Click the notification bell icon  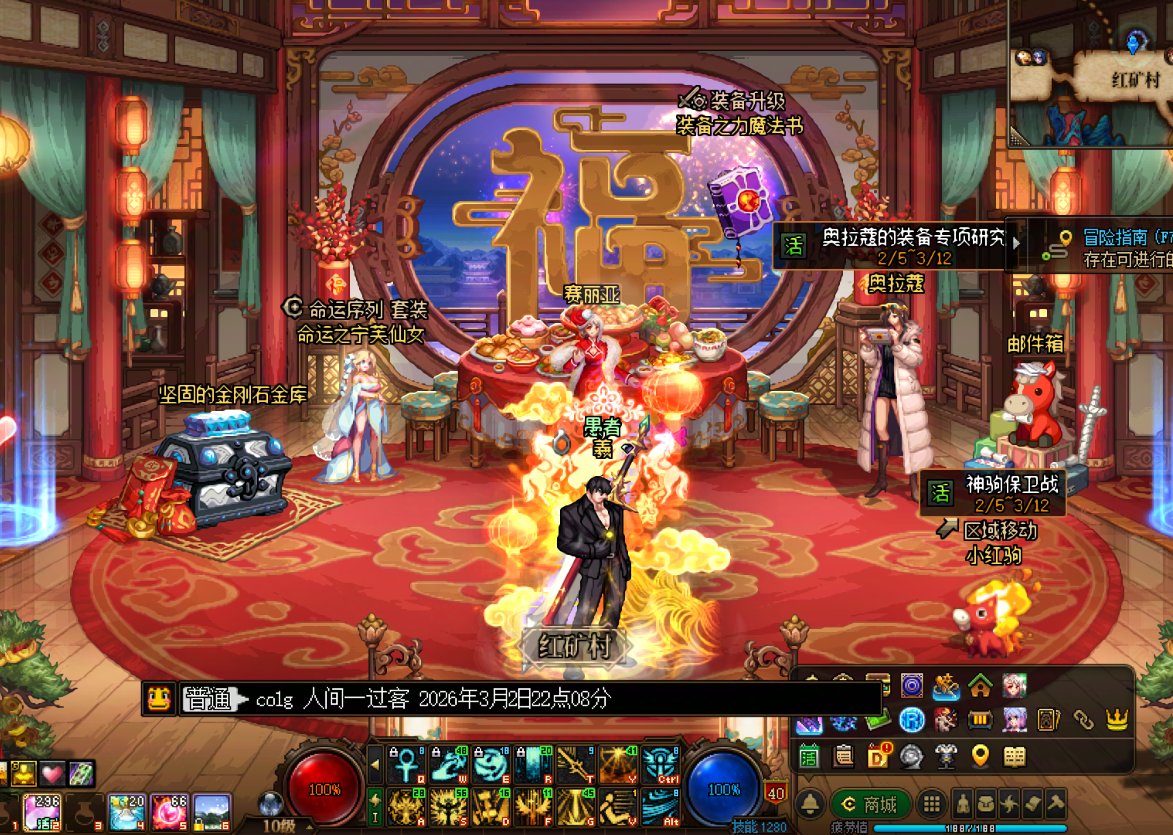[810, 804]
